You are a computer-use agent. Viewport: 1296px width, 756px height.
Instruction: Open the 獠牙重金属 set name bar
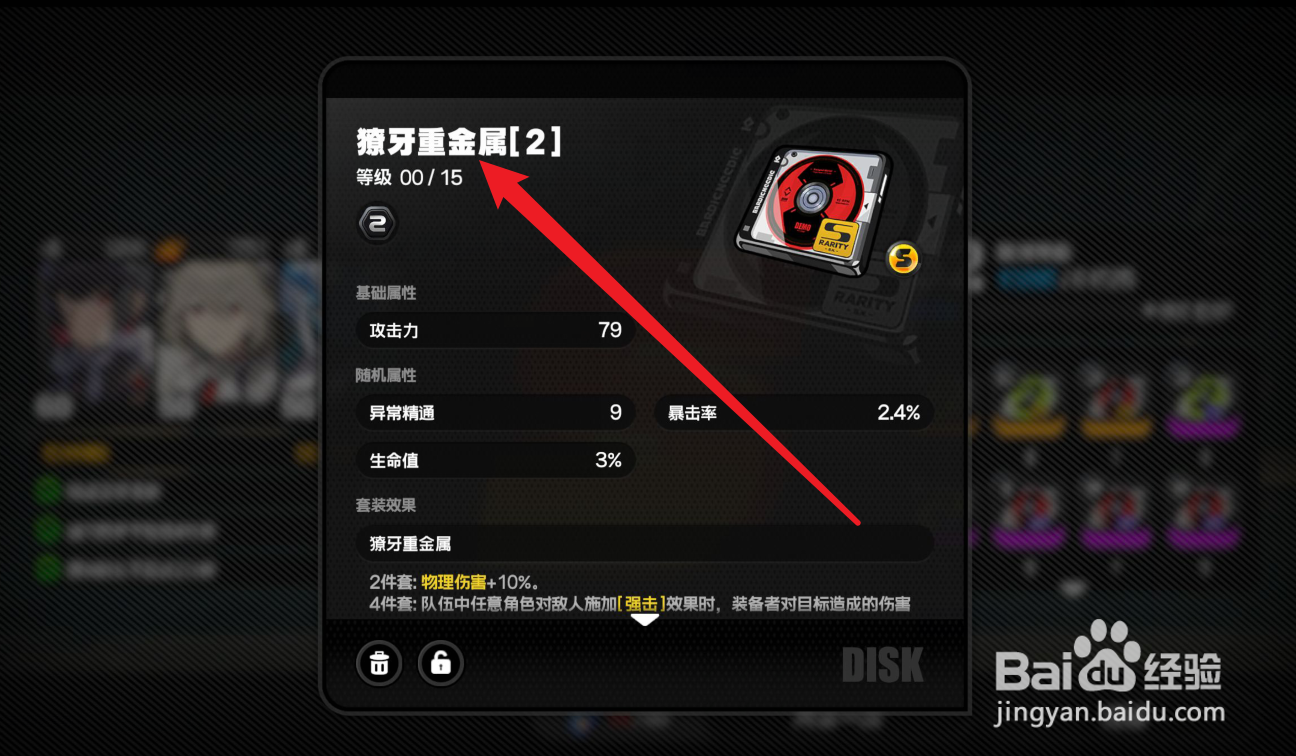[645, 543]
